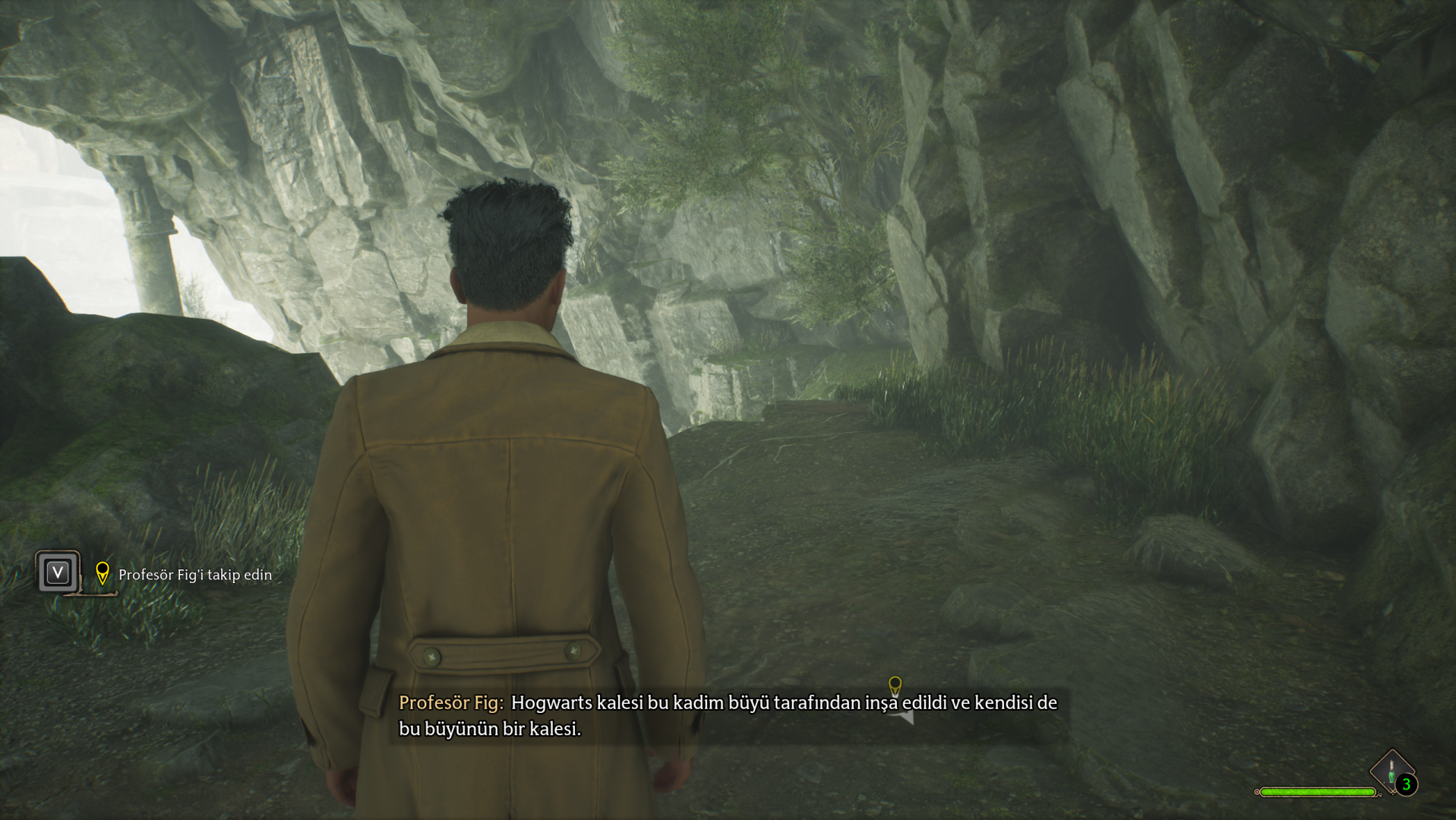
Task: Click the yellow quest waypoint marker
Action: coord(895,686)
